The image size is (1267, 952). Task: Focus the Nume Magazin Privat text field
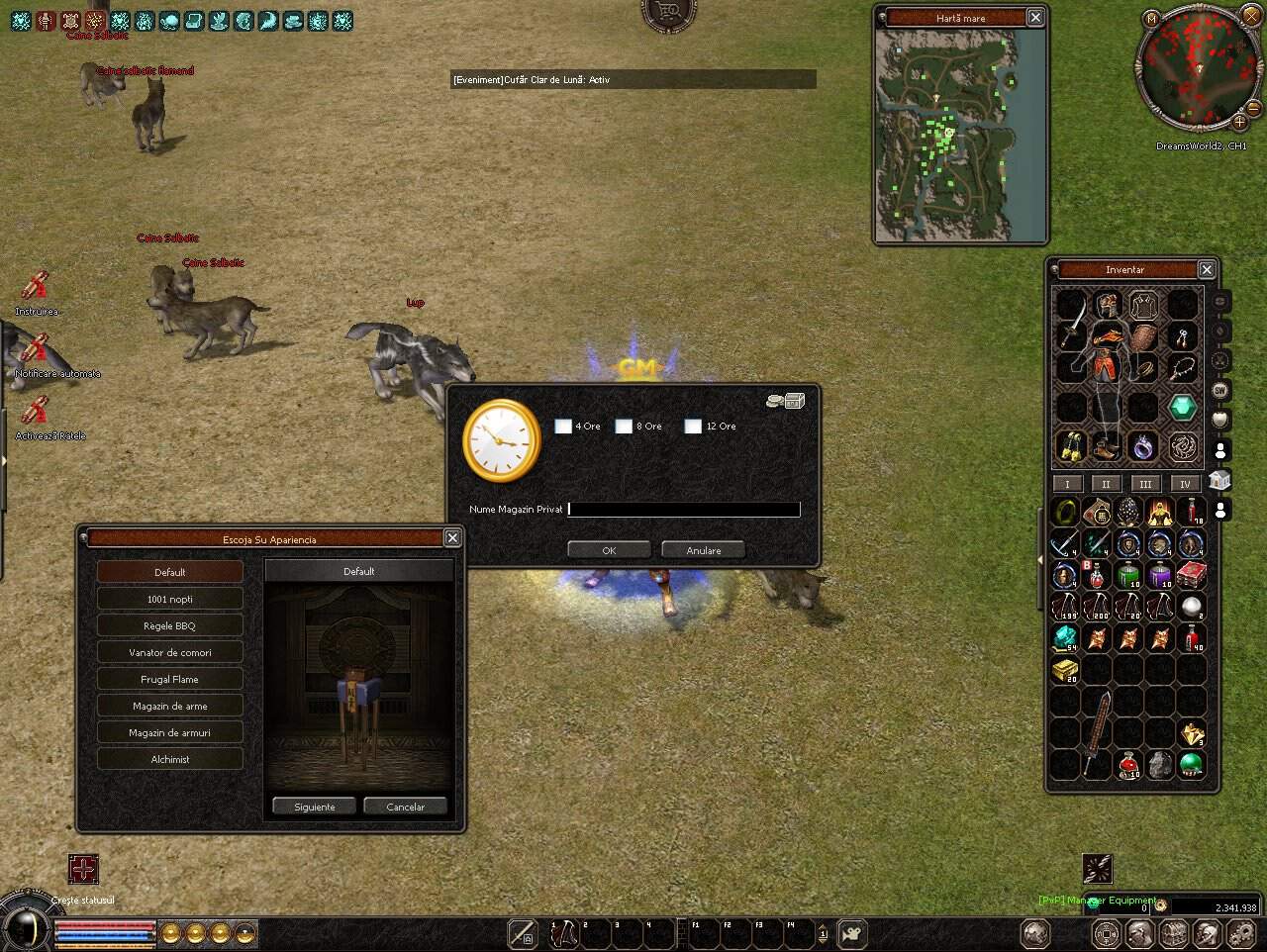[683, 510]
